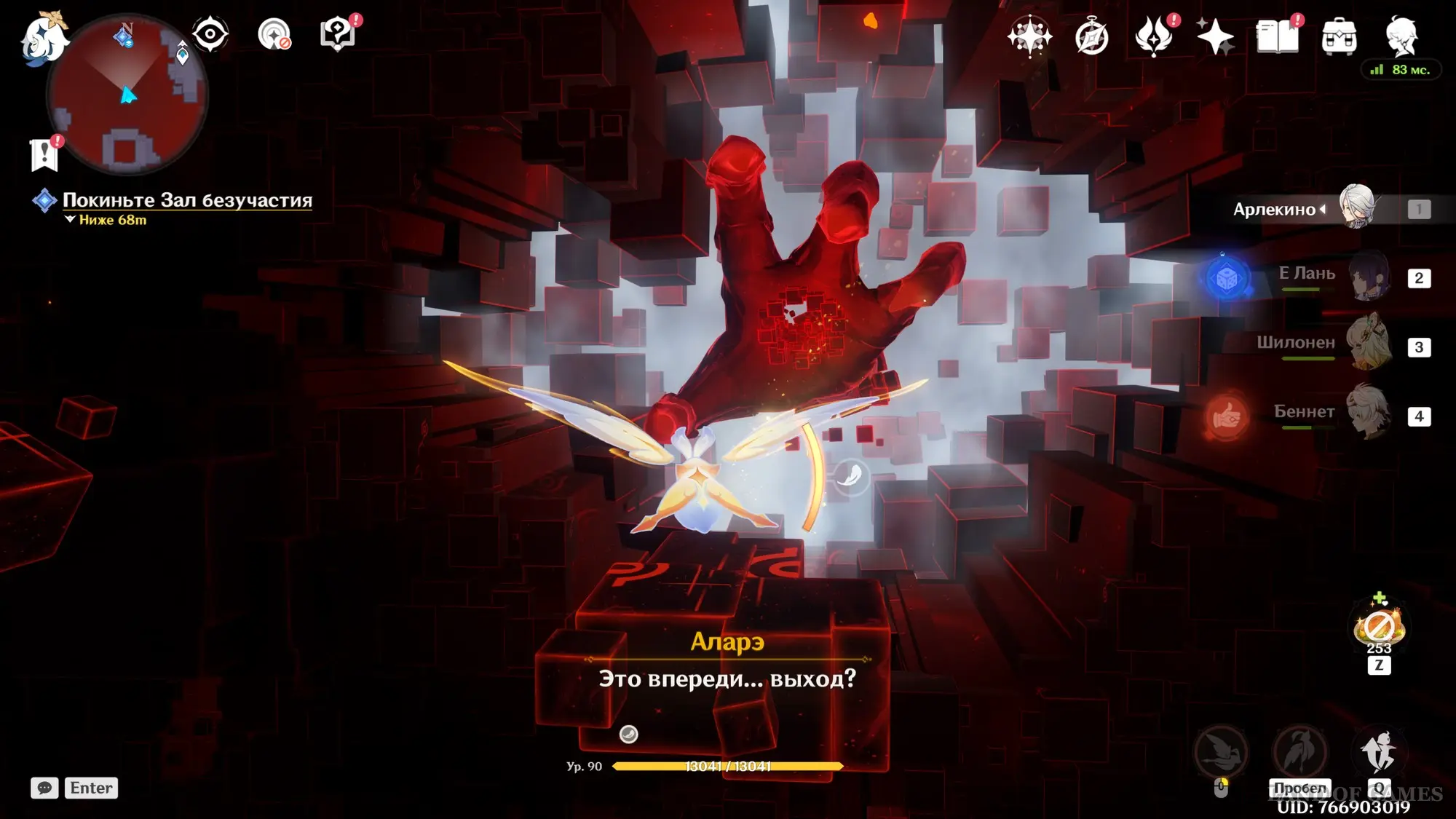Screen dimensions: 1456x819
Task: Open the Adventurer Handbook book icon
Action: coord(1277,36)
